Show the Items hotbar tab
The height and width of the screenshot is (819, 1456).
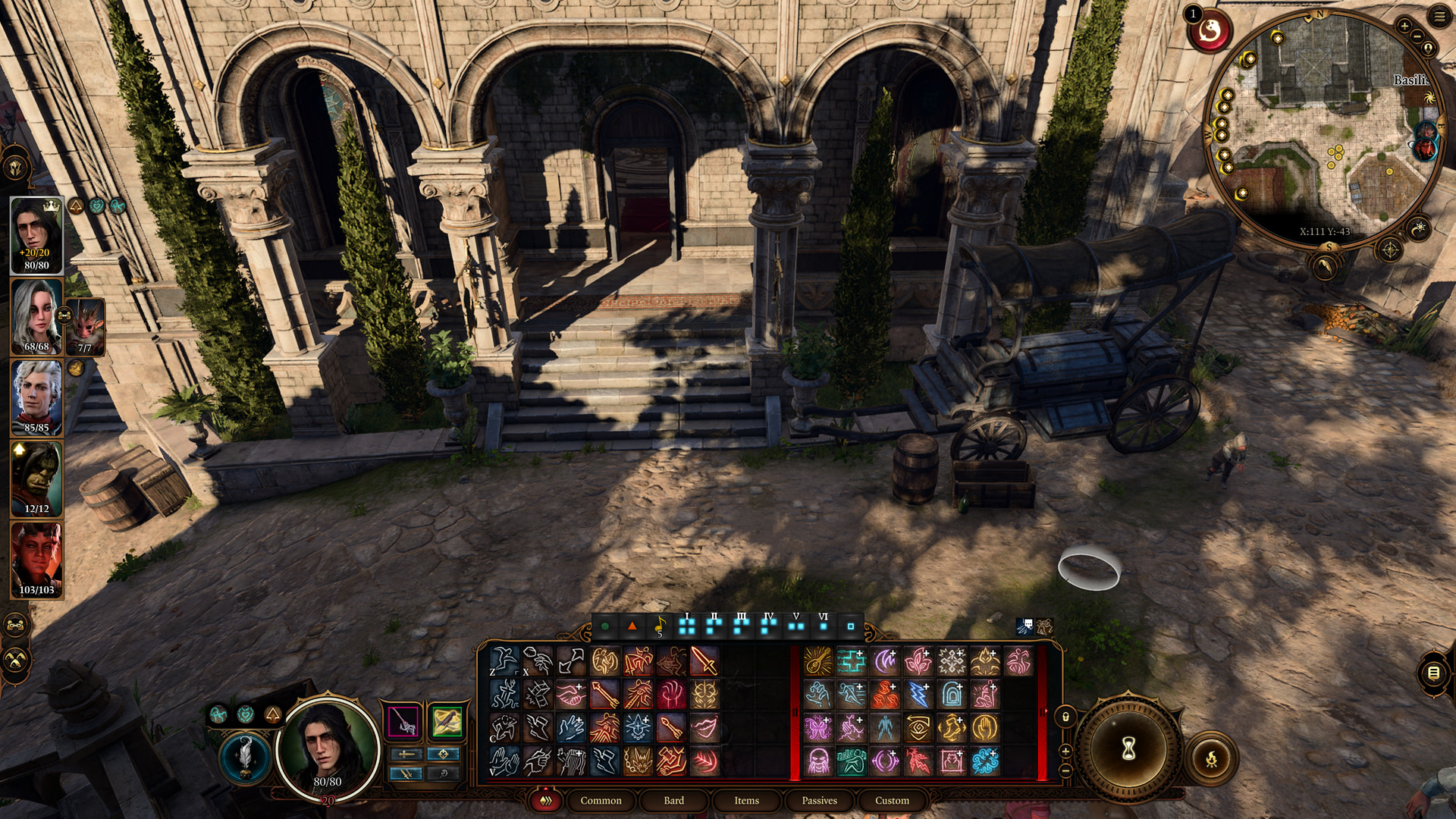pos(746,800)
